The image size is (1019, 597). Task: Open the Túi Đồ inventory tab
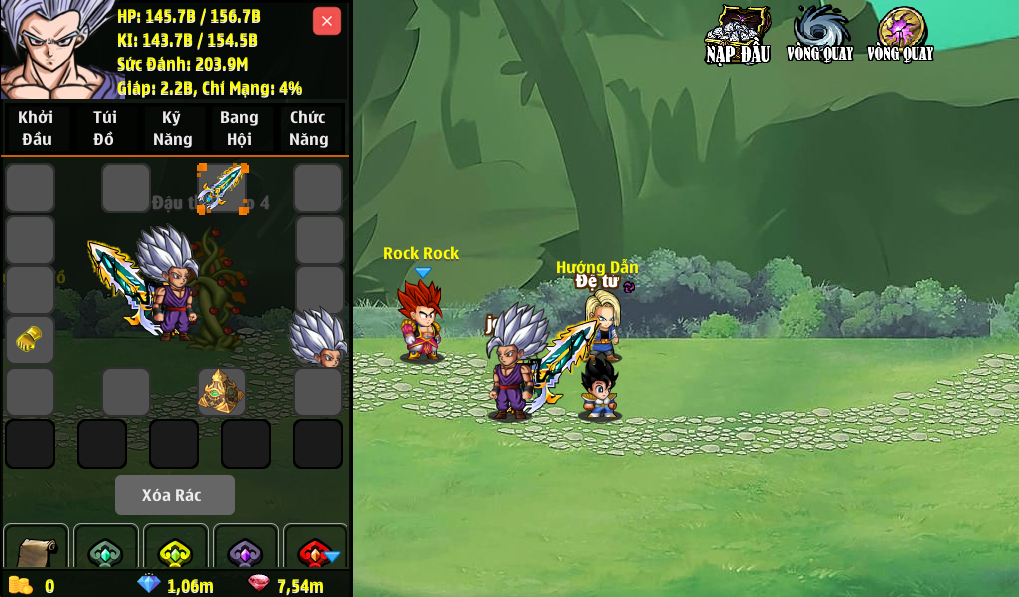coord(104,128)
